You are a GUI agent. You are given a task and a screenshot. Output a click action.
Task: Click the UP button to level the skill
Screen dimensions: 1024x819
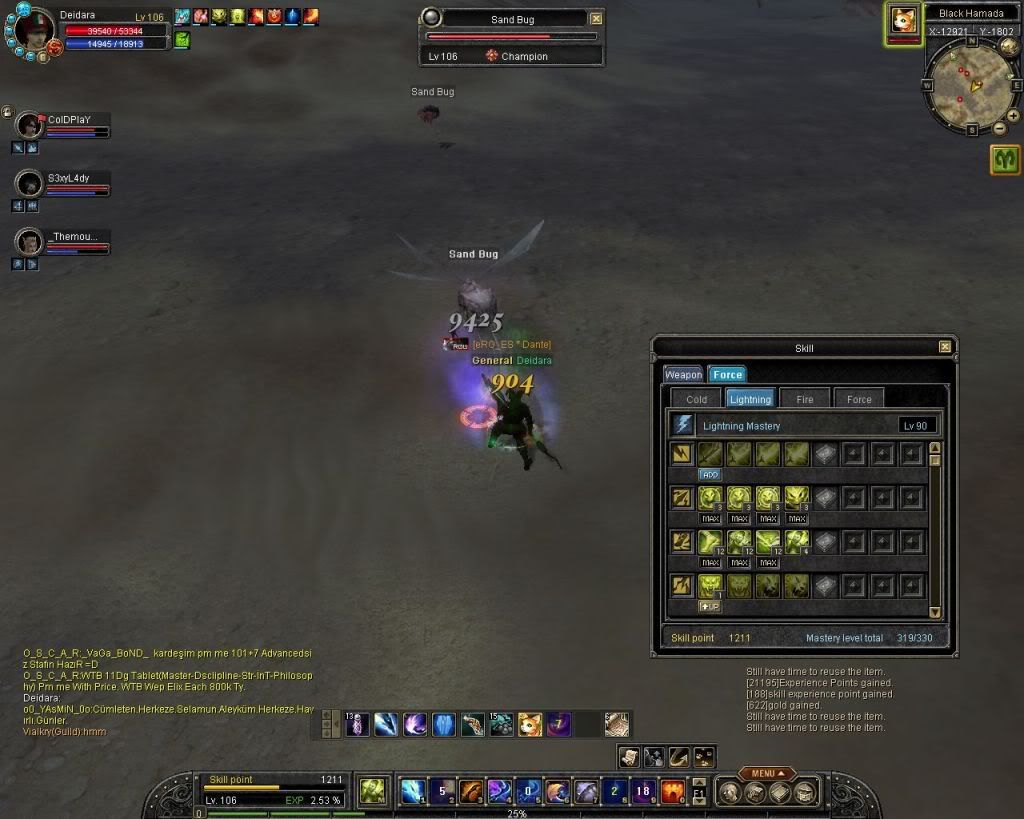(710, 607)
